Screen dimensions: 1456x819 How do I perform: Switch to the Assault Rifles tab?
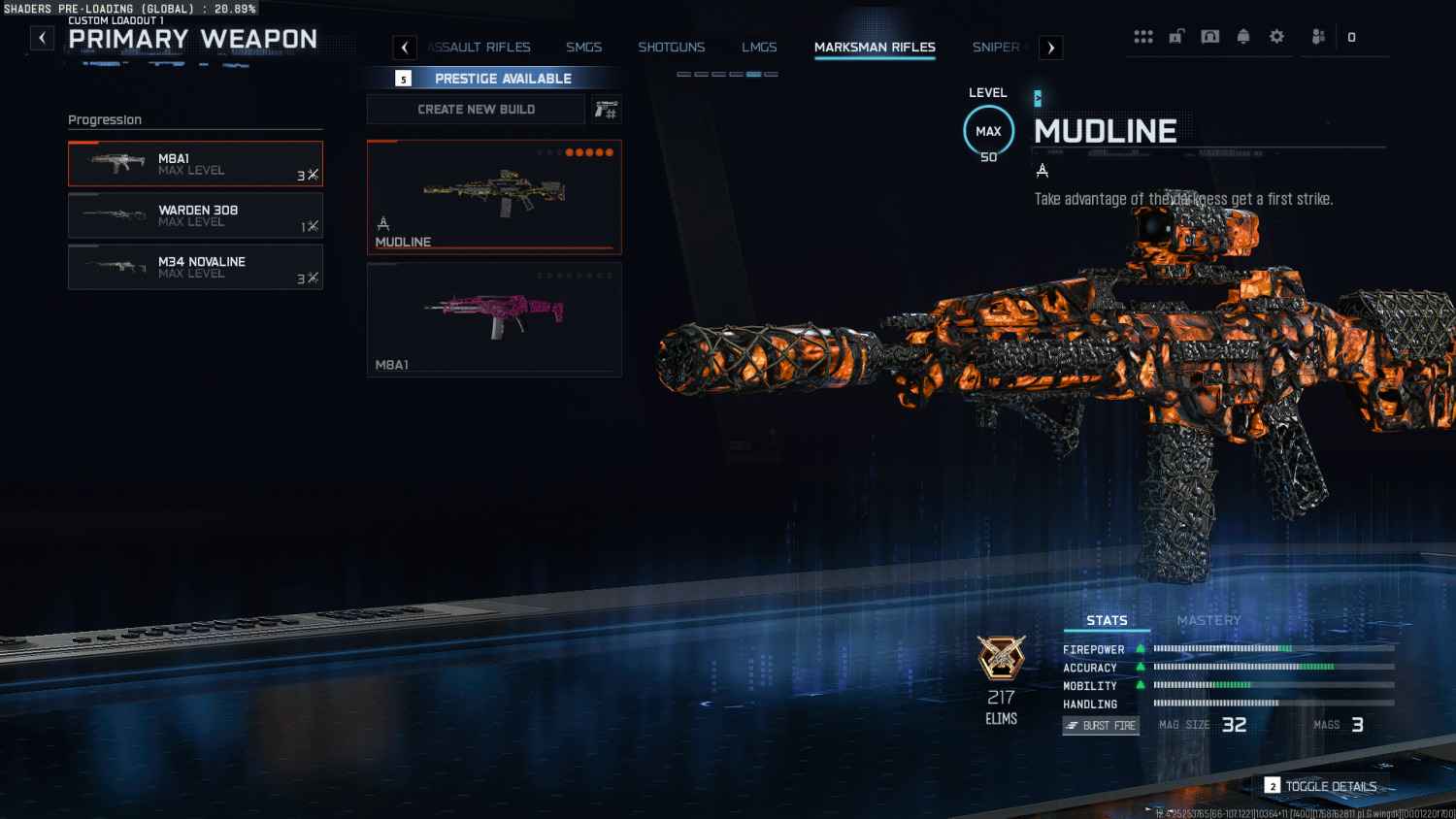pyautogui.click(x=480, y=47)
